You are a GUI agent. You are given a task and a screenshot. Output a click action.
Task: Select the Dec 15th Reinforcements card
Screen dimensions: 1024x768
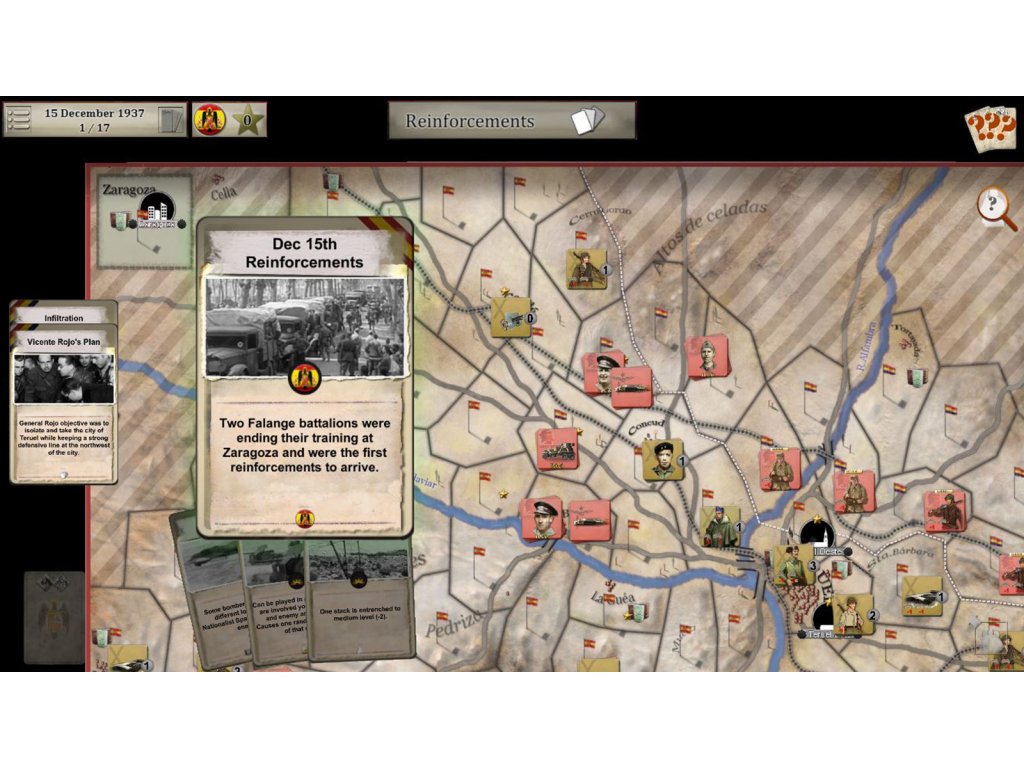click(x=305, y=378)
